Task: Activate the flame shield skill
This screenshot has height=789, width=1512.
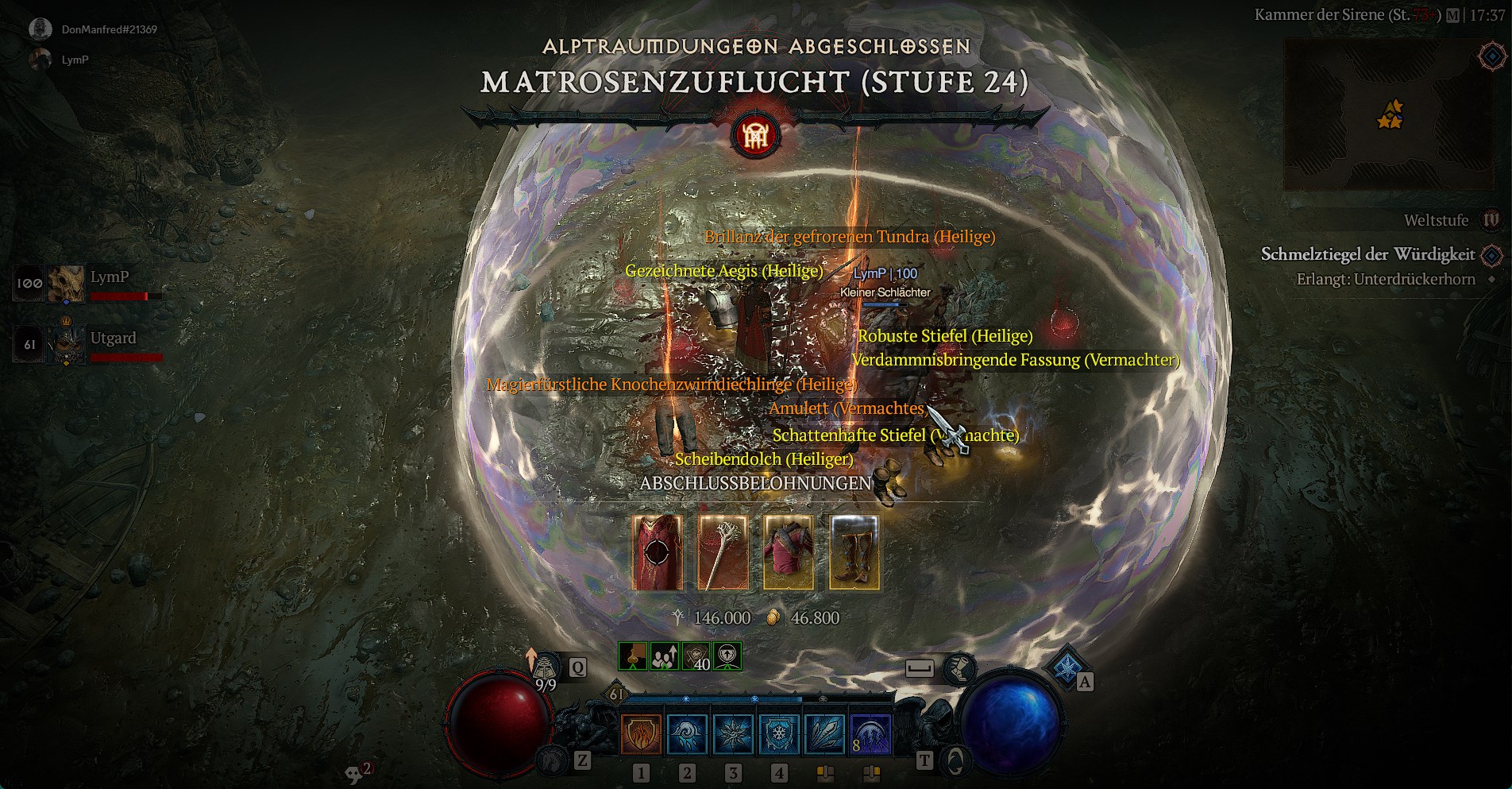Action: tap(641, 733)
